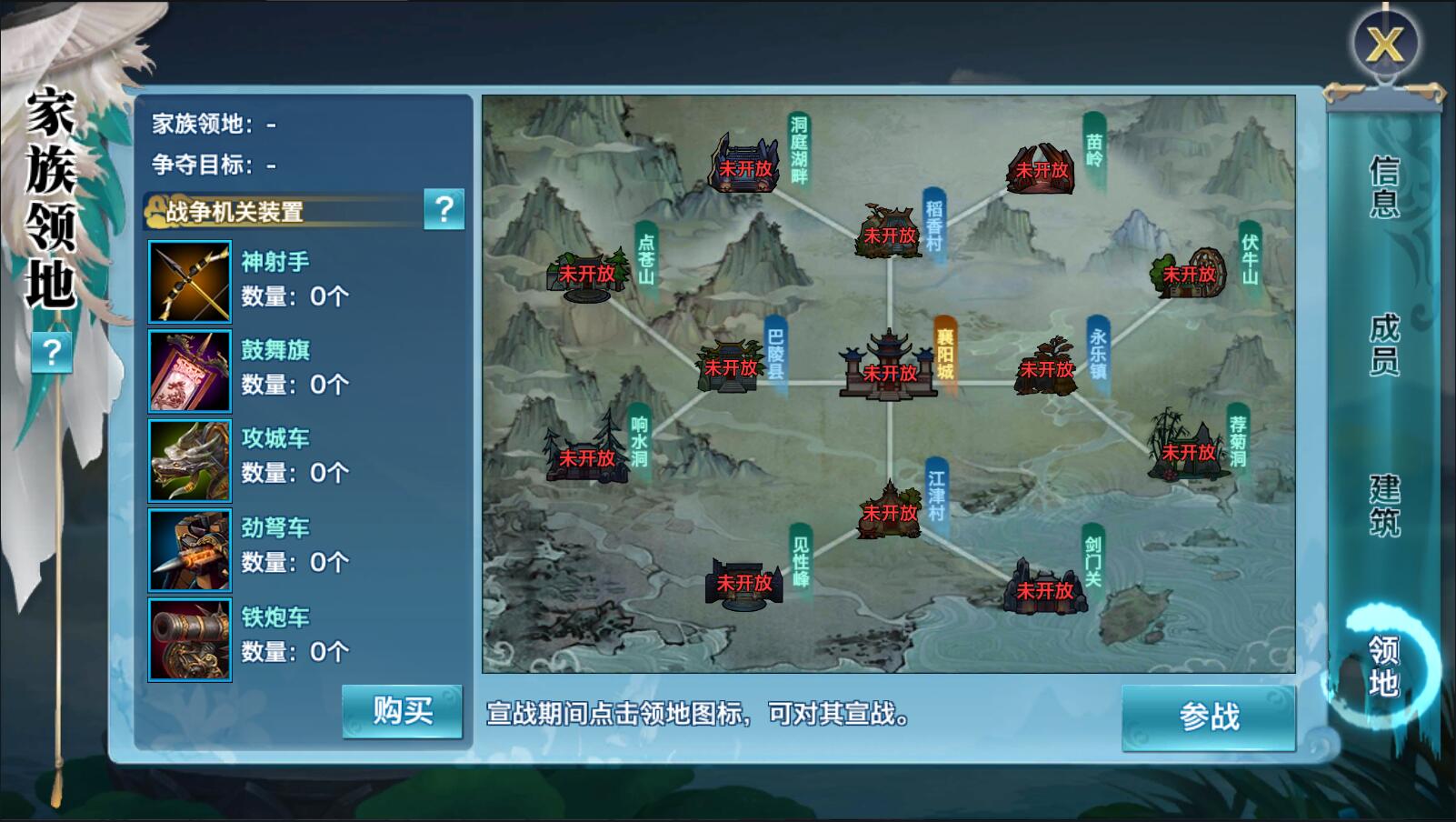Viewport: 1456px width, 822px height.
Task: Select the 铁炮车 cannon cart icon
Action: 190,639
